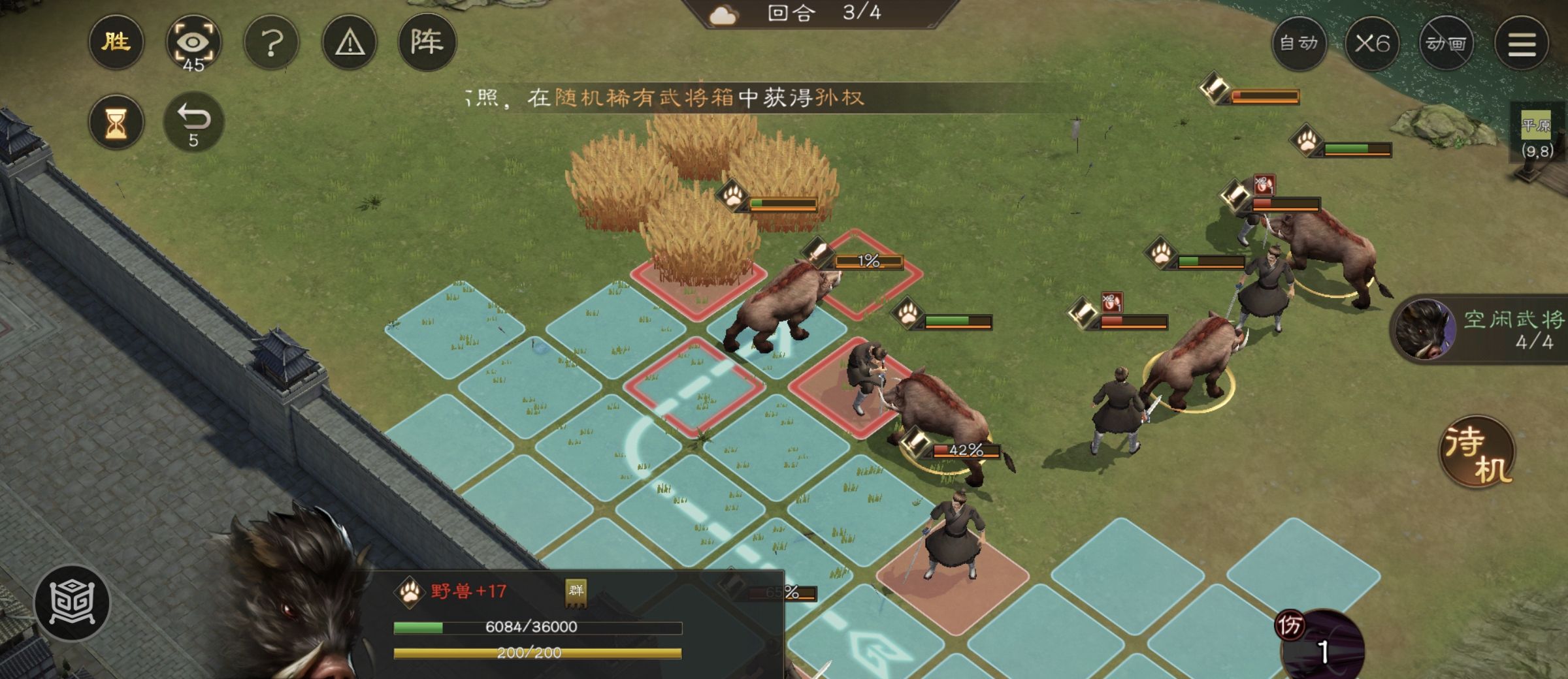
Task: Enable 自动 auto battle
Action: pyautogui.click(x=1299, y=43)
